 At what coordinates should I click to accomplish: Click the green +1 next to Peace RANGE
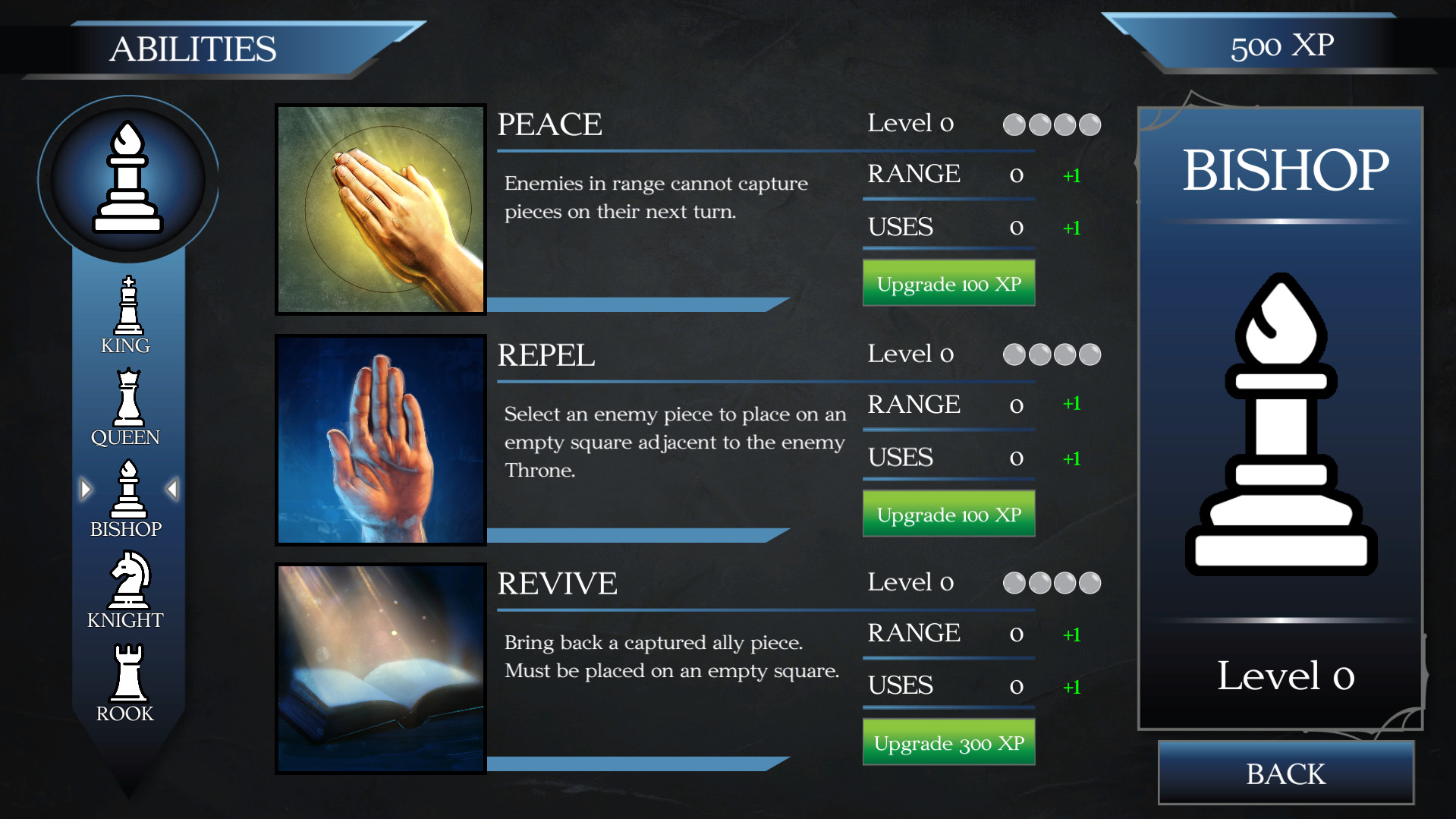tap(1072, 175)
